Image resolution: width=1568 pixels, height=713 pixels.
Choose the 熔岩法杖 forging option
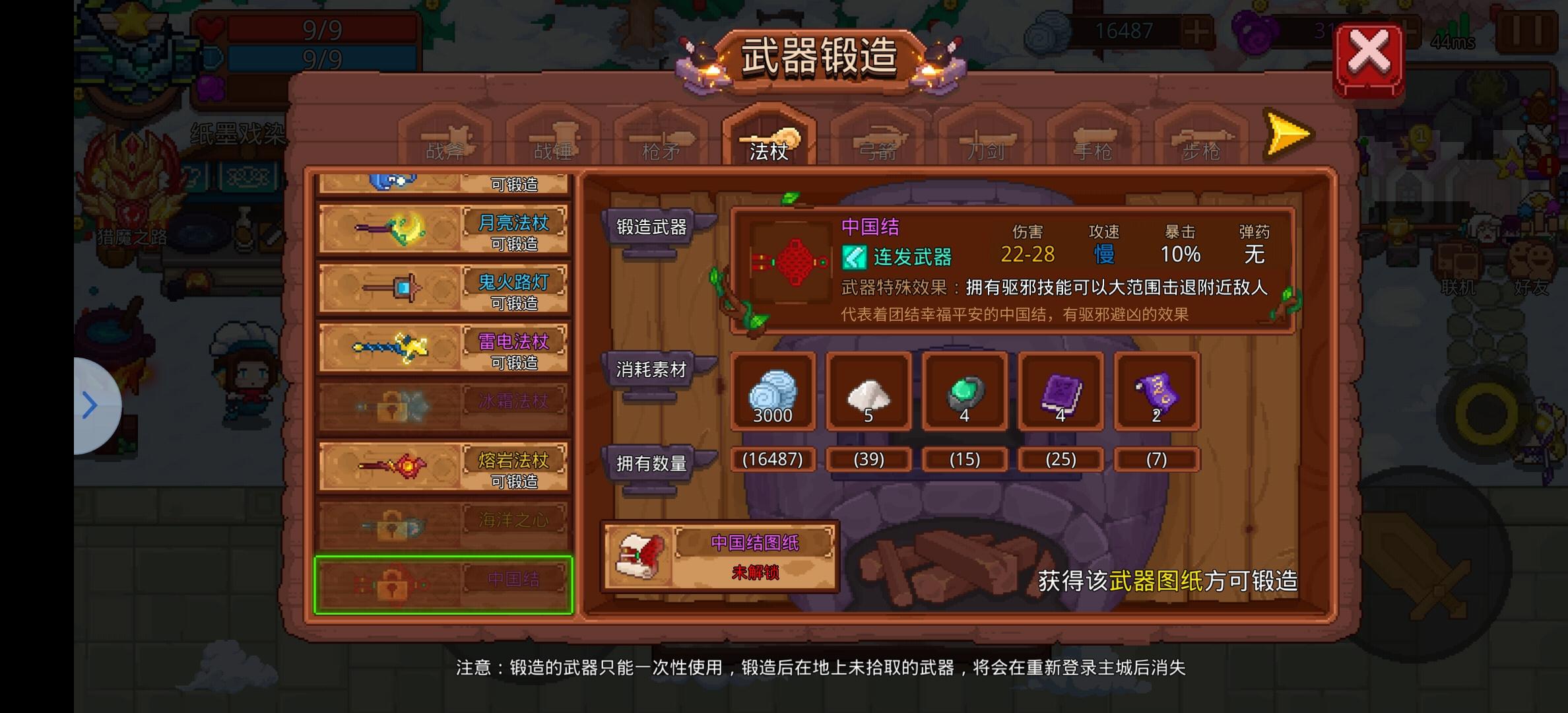443,464
